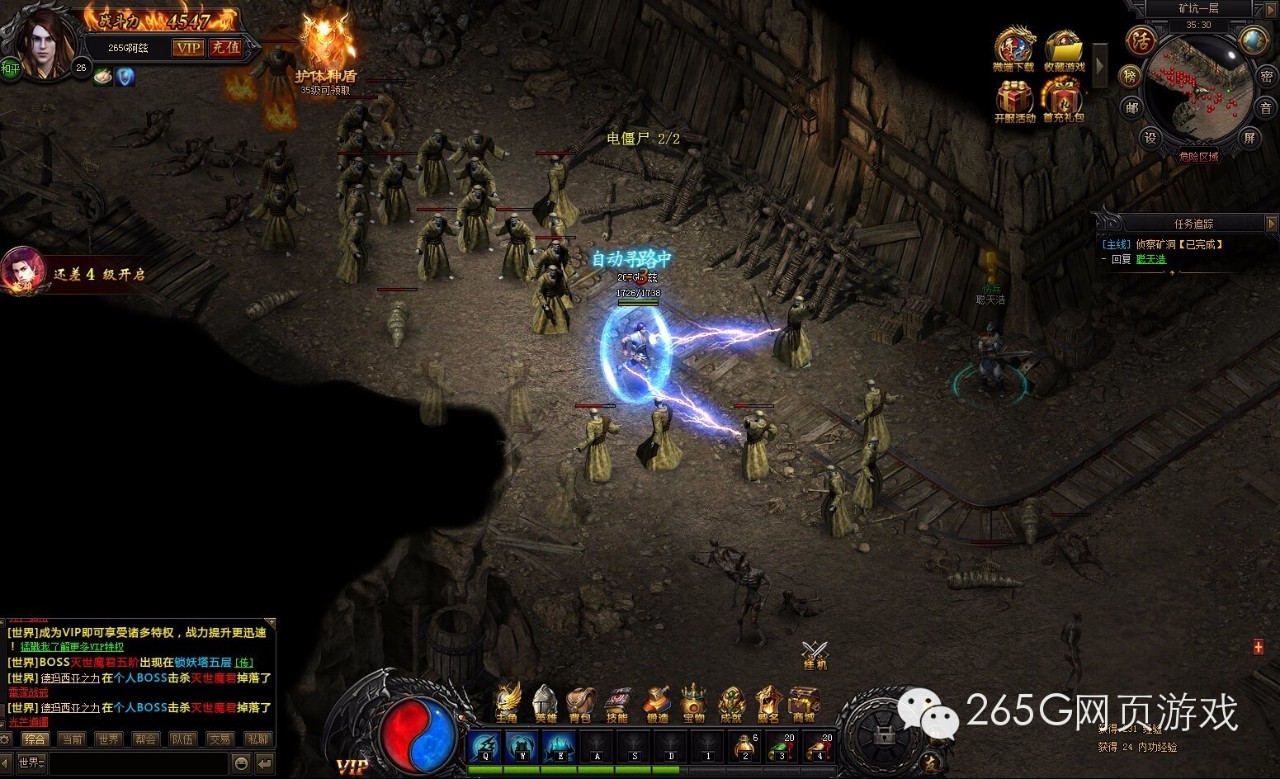Open the 邮 mail button

[x=1131, y=107]
